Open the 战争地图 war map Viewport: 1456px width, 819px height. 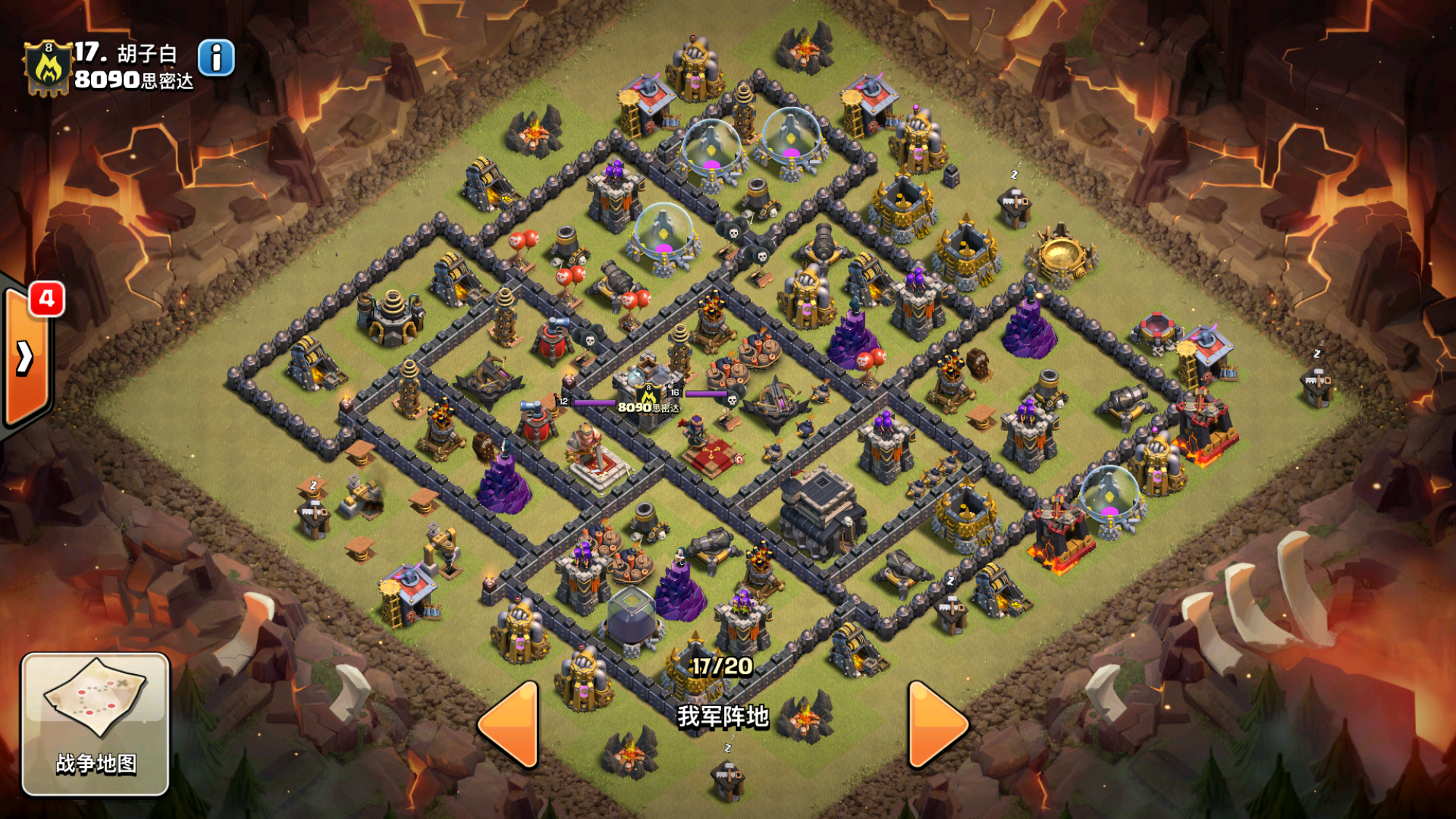95,723
